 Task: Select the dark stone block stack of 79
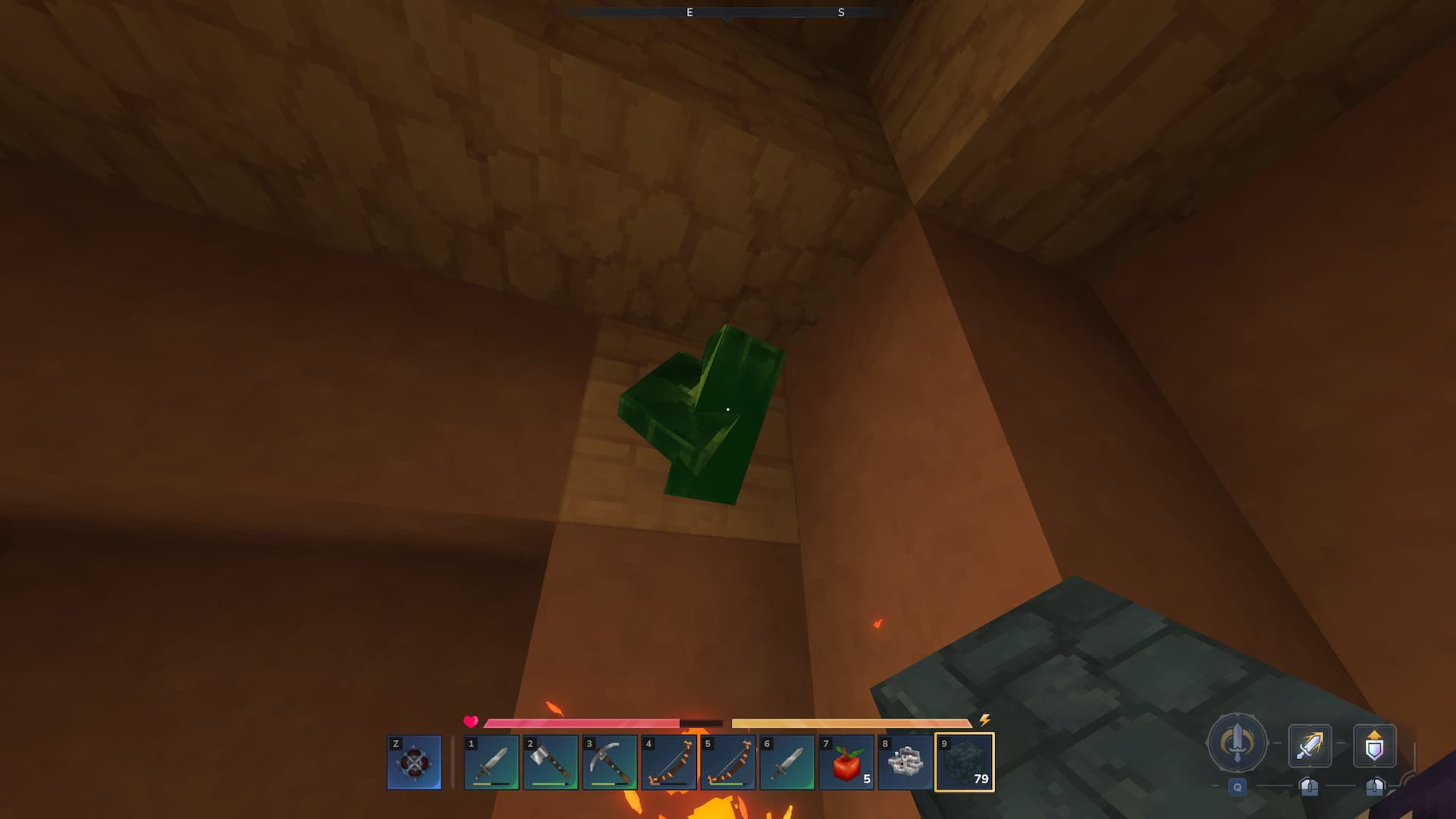965,762
